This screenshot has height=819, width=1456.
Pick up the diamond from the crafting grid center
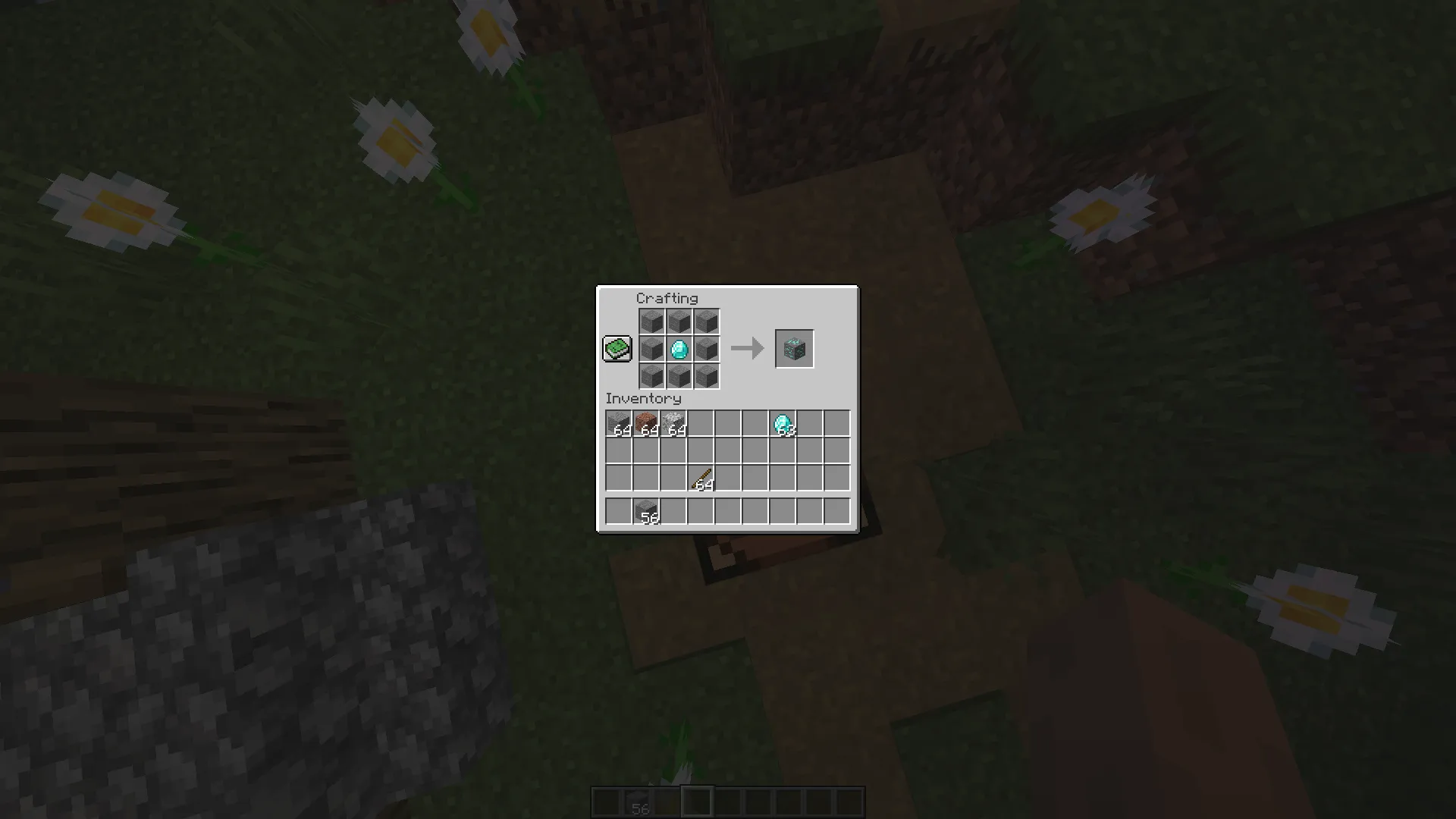click(679, 349)
